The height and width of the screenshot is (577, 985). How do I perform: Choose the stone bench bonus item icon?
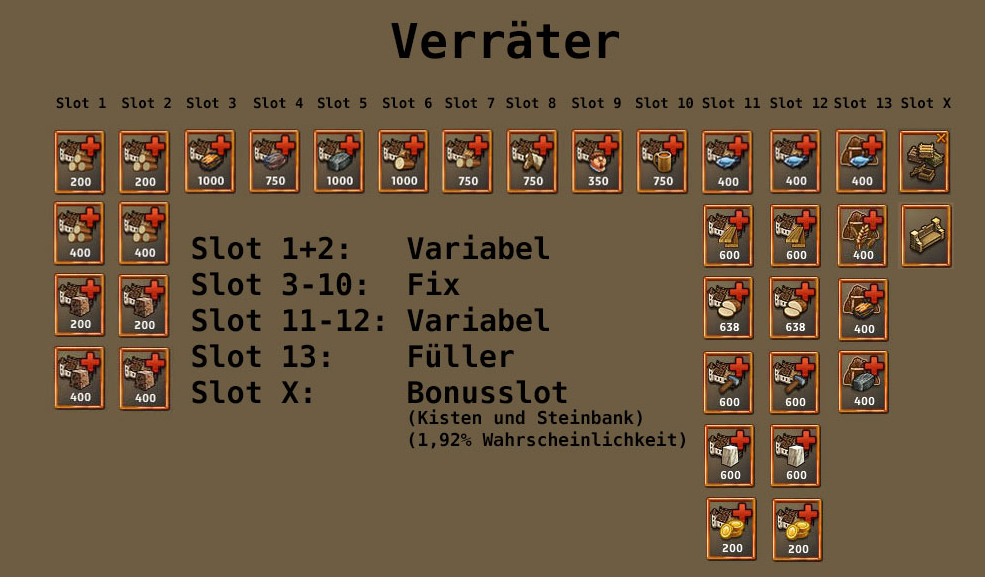[x=926, y=236]
